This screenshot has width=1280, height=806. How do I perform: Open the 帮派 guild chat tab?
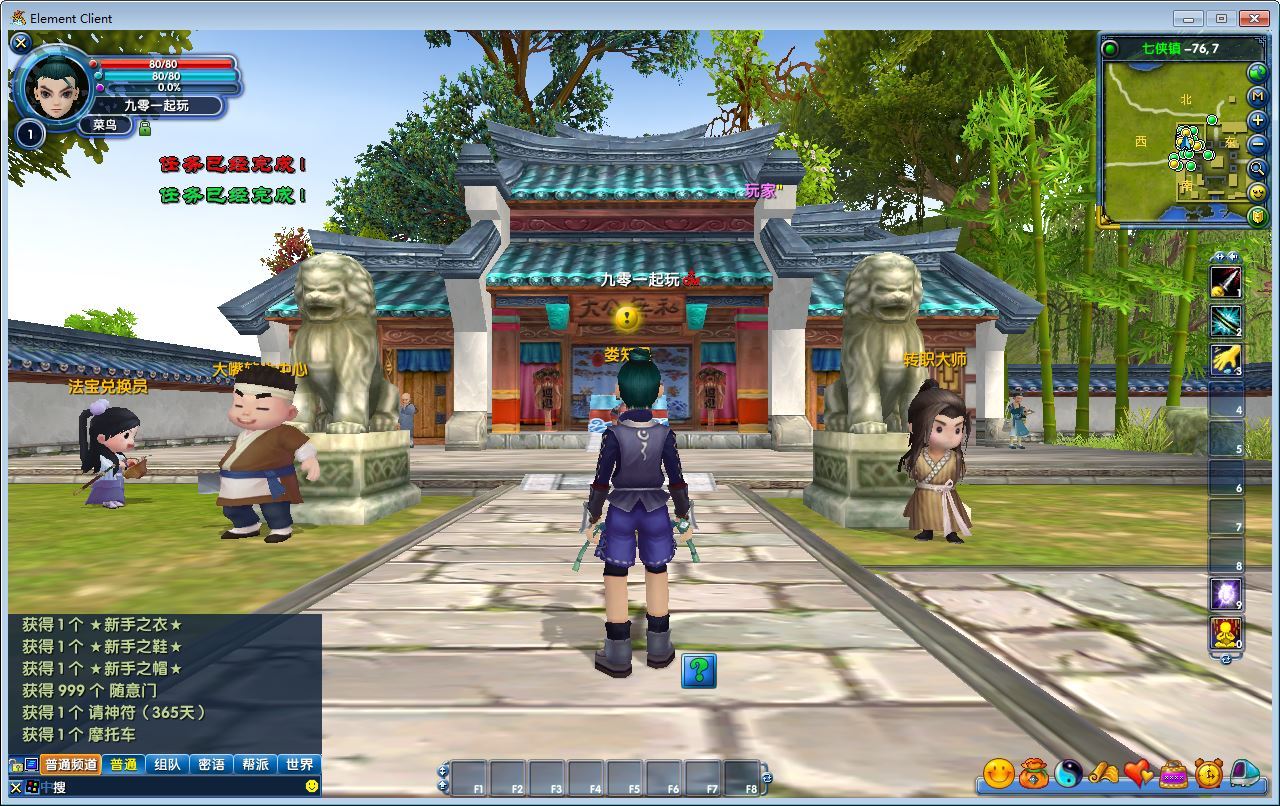255,765
